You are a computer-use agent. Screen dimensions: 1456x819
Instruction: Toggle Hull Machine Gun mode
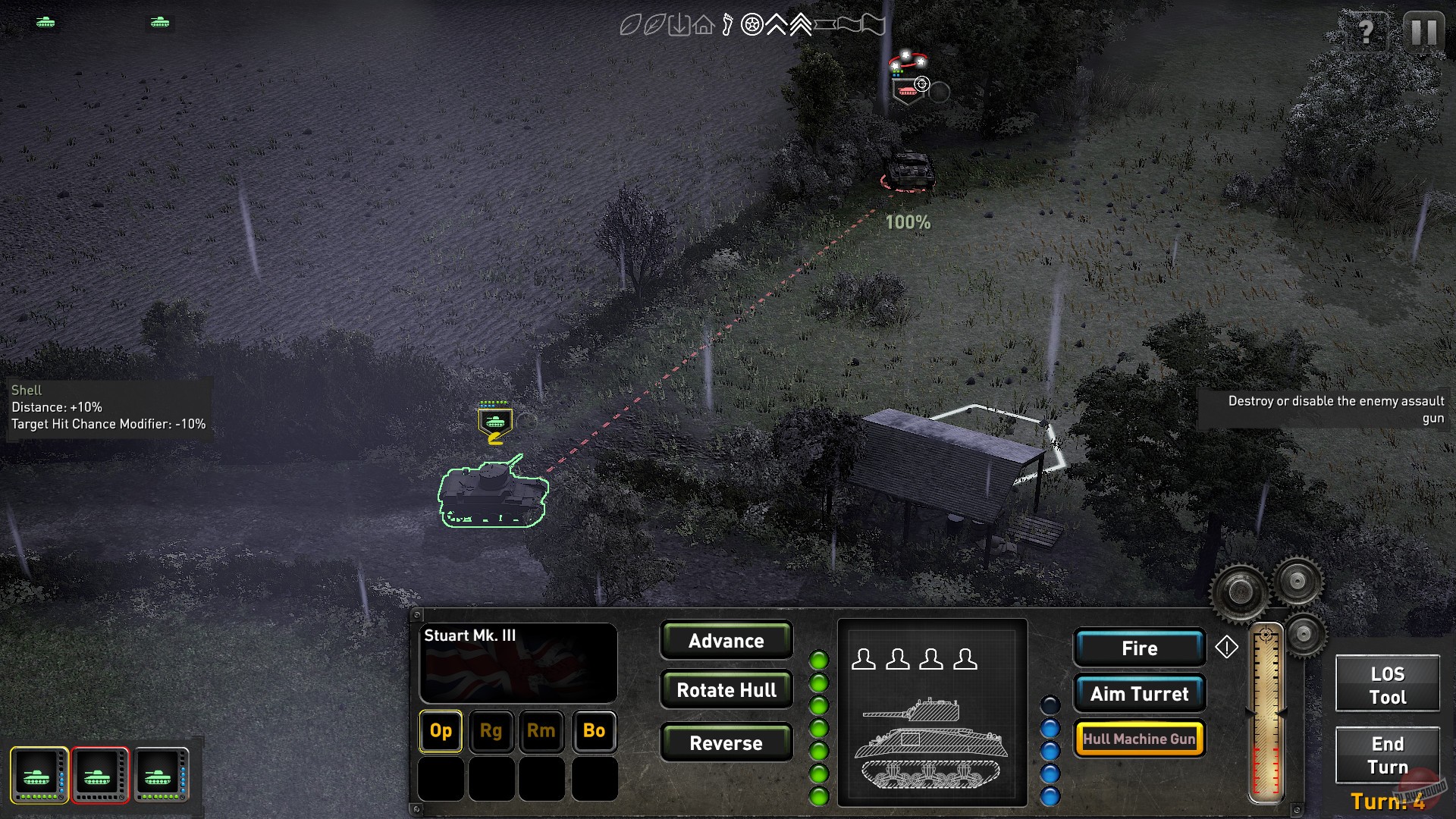point(1139,737)
